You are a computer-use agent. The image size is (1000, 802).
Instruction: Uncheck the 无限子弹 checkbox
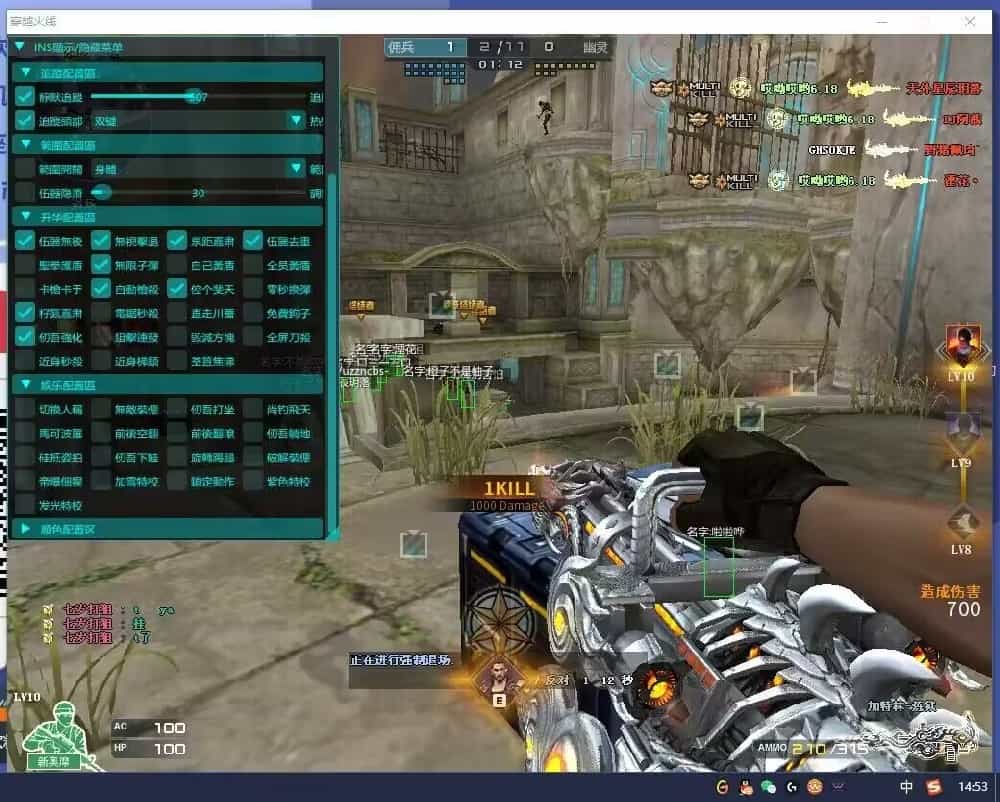pyautogui.click(x=101, y=265)
